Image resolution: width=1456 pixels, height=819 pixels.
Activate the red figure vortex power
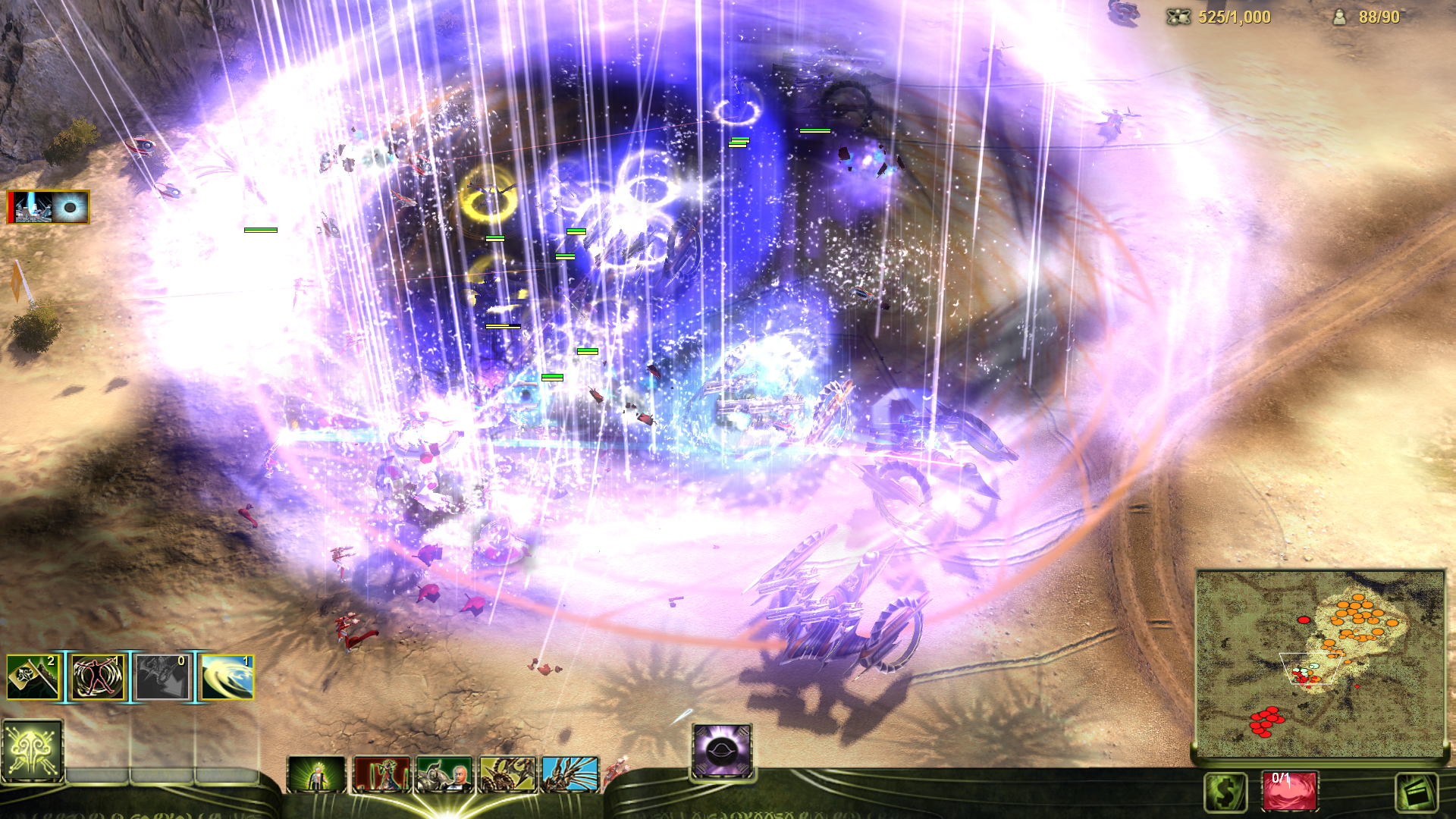click(97, 677)
